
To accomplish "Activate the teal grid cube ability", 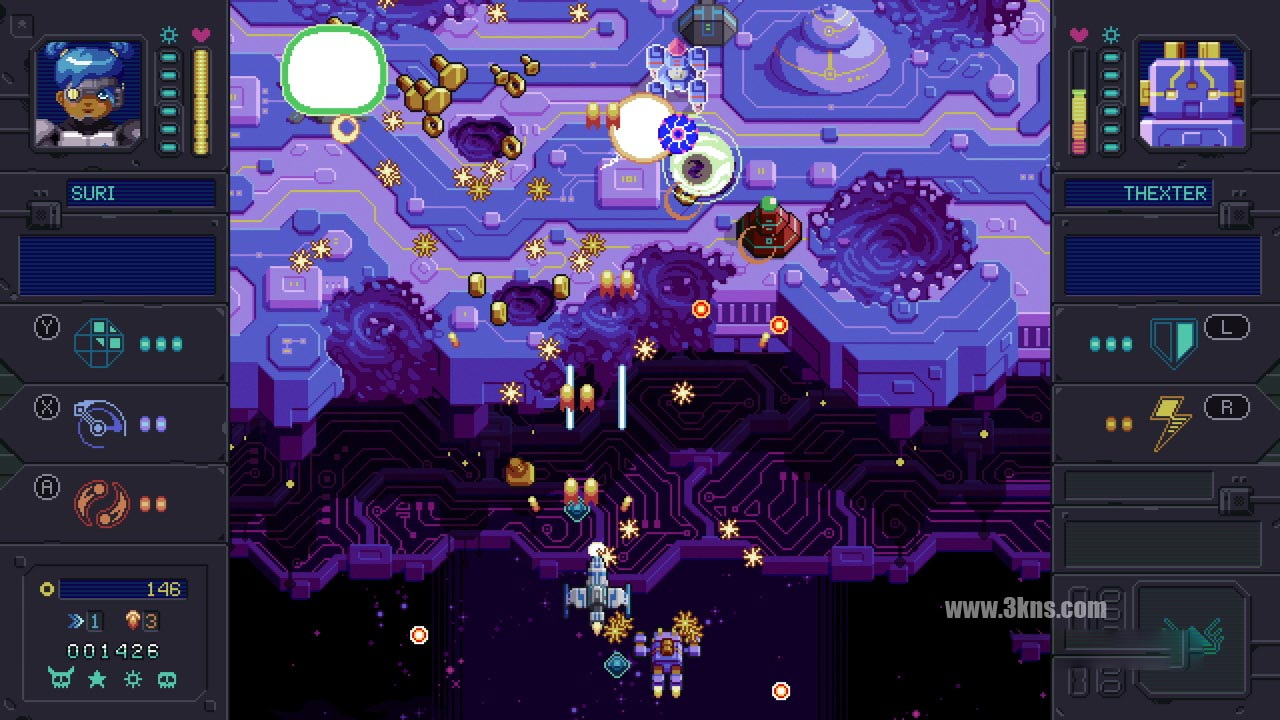I will (100, 343).
